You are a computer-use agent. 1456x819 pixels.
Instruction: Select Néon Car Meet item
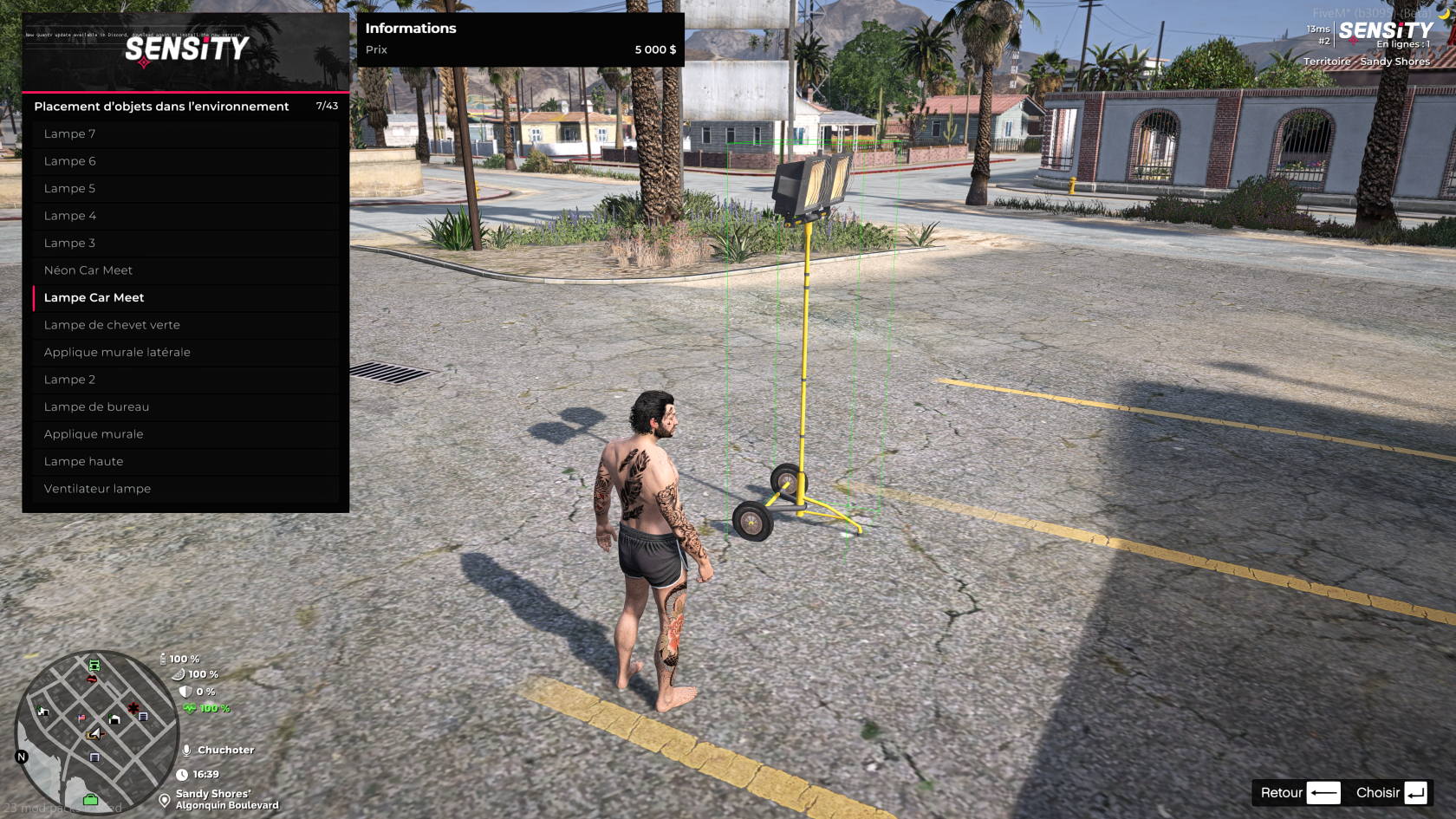point(185,270)
